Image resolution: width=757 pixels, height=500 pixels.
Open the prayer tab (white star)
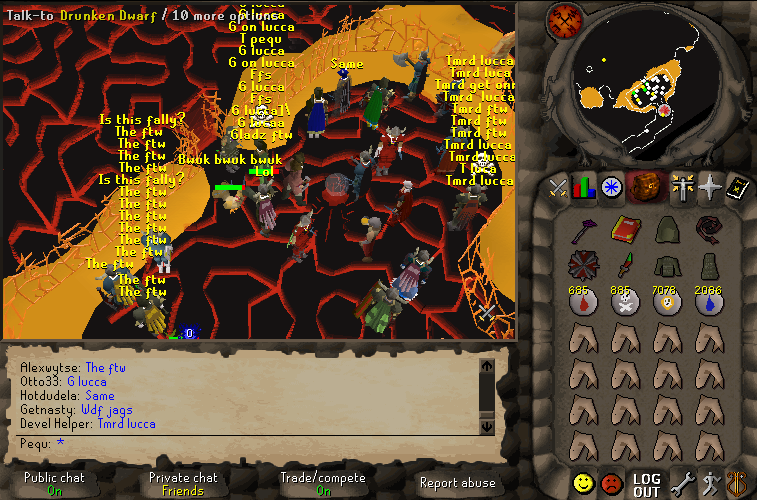(710, 186)
